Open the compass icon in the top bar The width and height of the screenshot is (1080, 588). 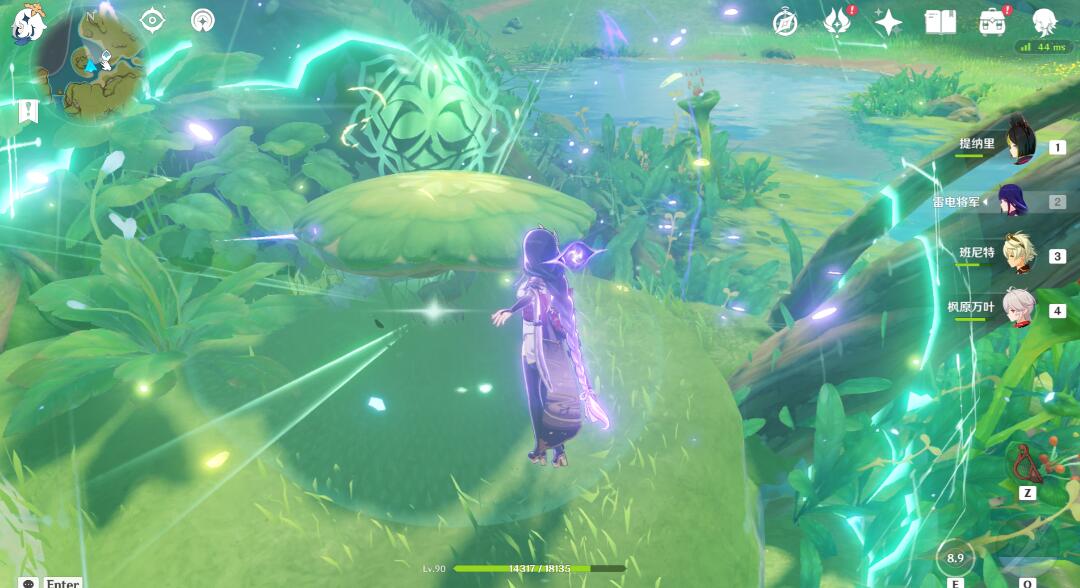pos(786,22)
